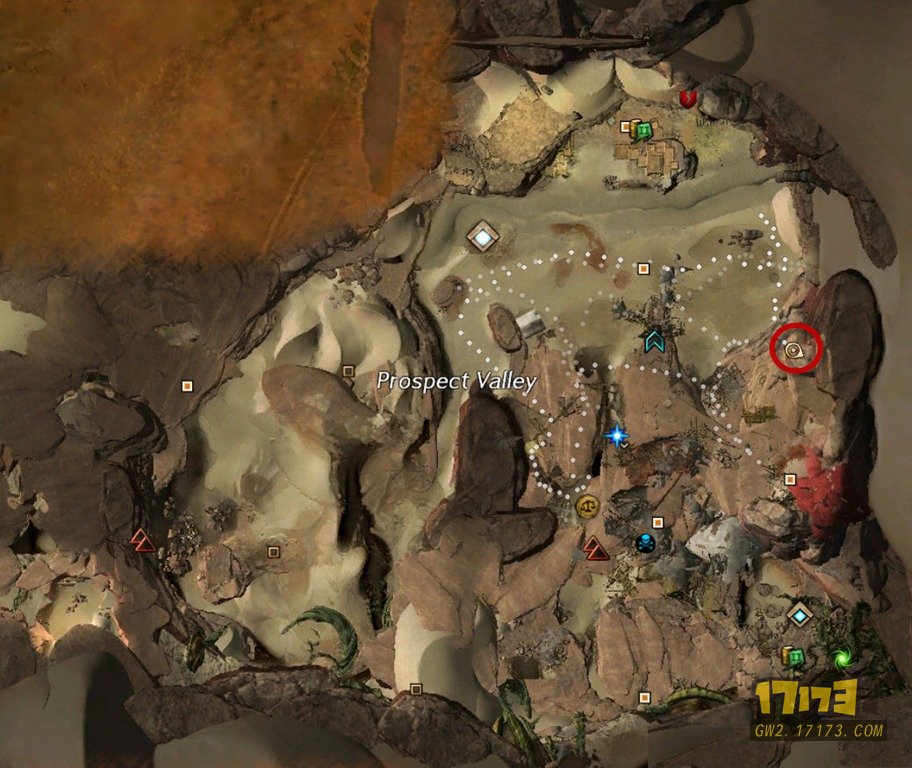Click the Prospect Valley area label

(x=457, y=381)
